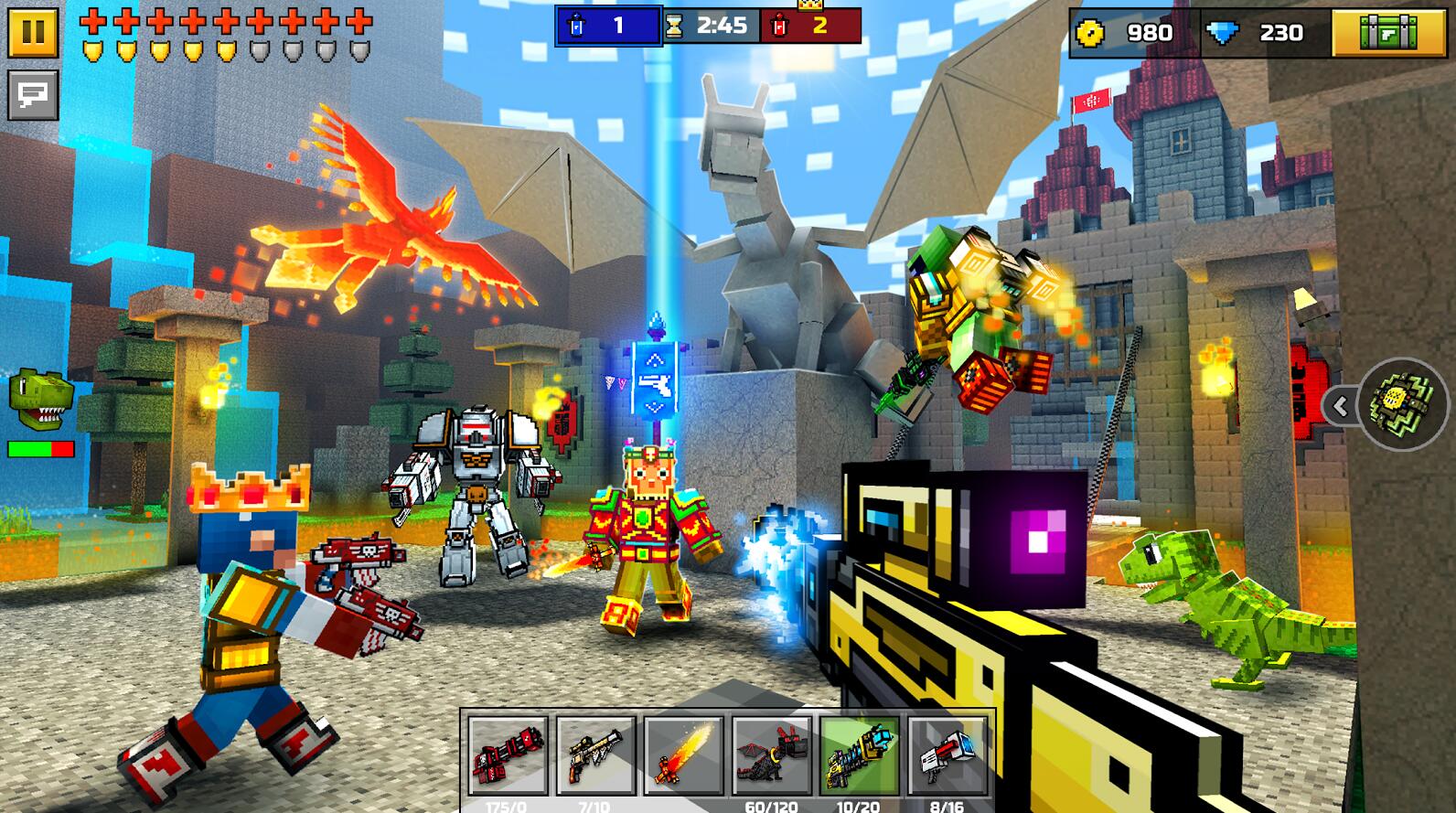This screenshot has width=1456, height=813.
Task: Tap the coin balance showing 980
Action: (x=1120, y=30)
